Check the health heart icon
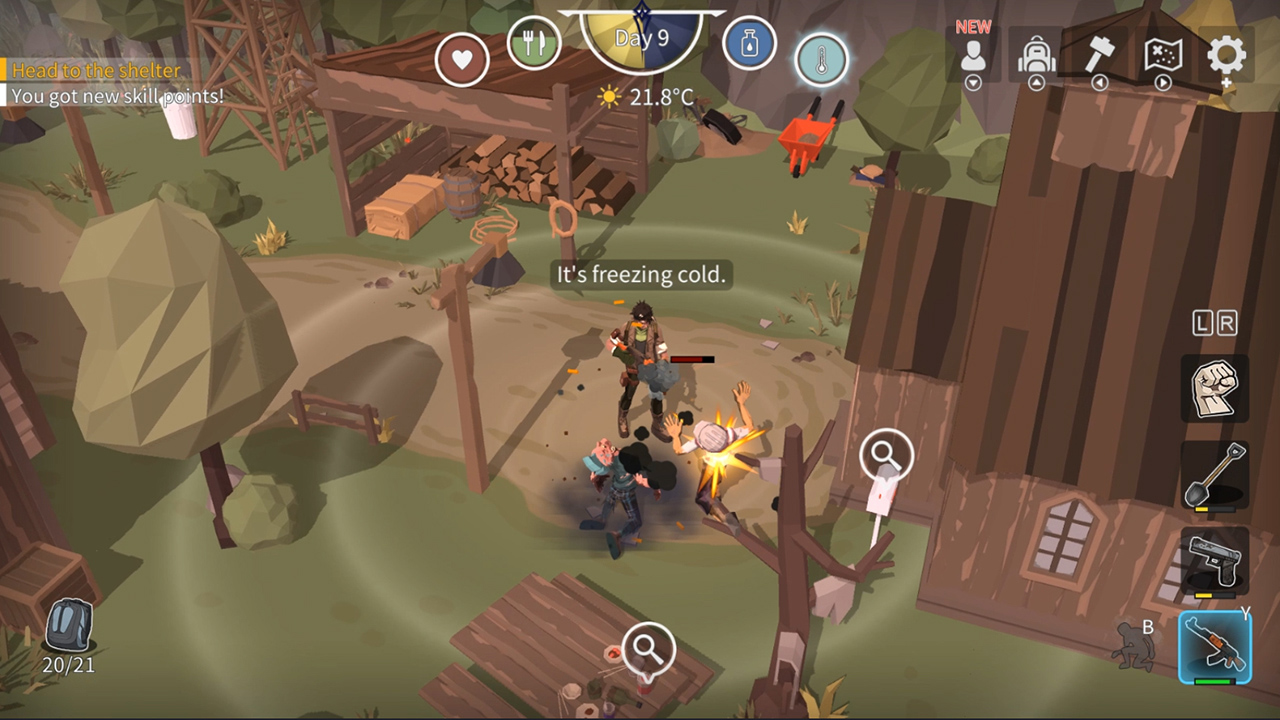This screenshot has width=1280, height=720. (x=462, y=57)
